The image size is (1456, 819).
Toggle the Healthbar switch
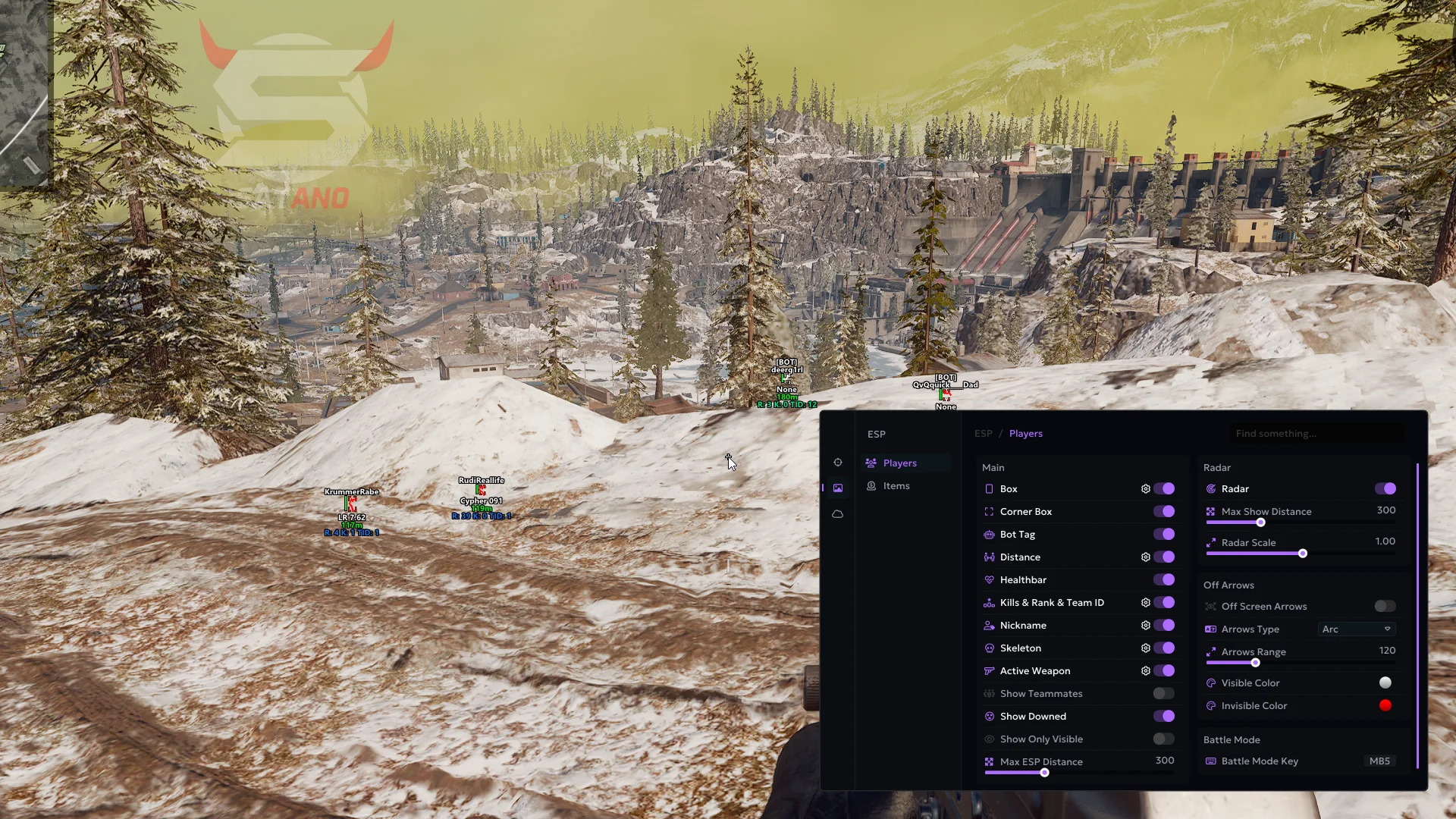tap(1164, 580)
